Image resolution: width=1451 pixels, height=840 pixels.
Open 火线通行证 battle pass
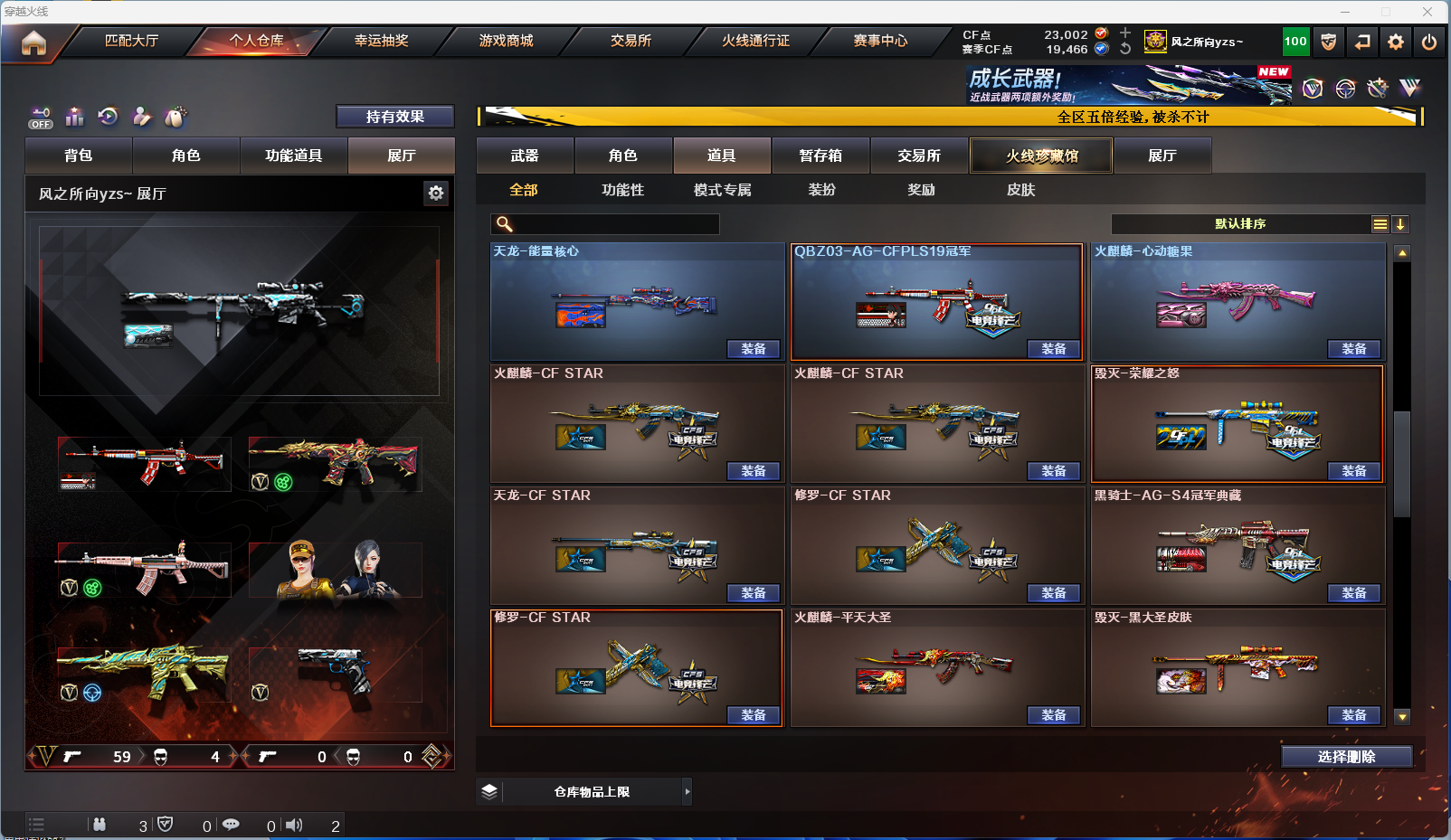(755, 41)
